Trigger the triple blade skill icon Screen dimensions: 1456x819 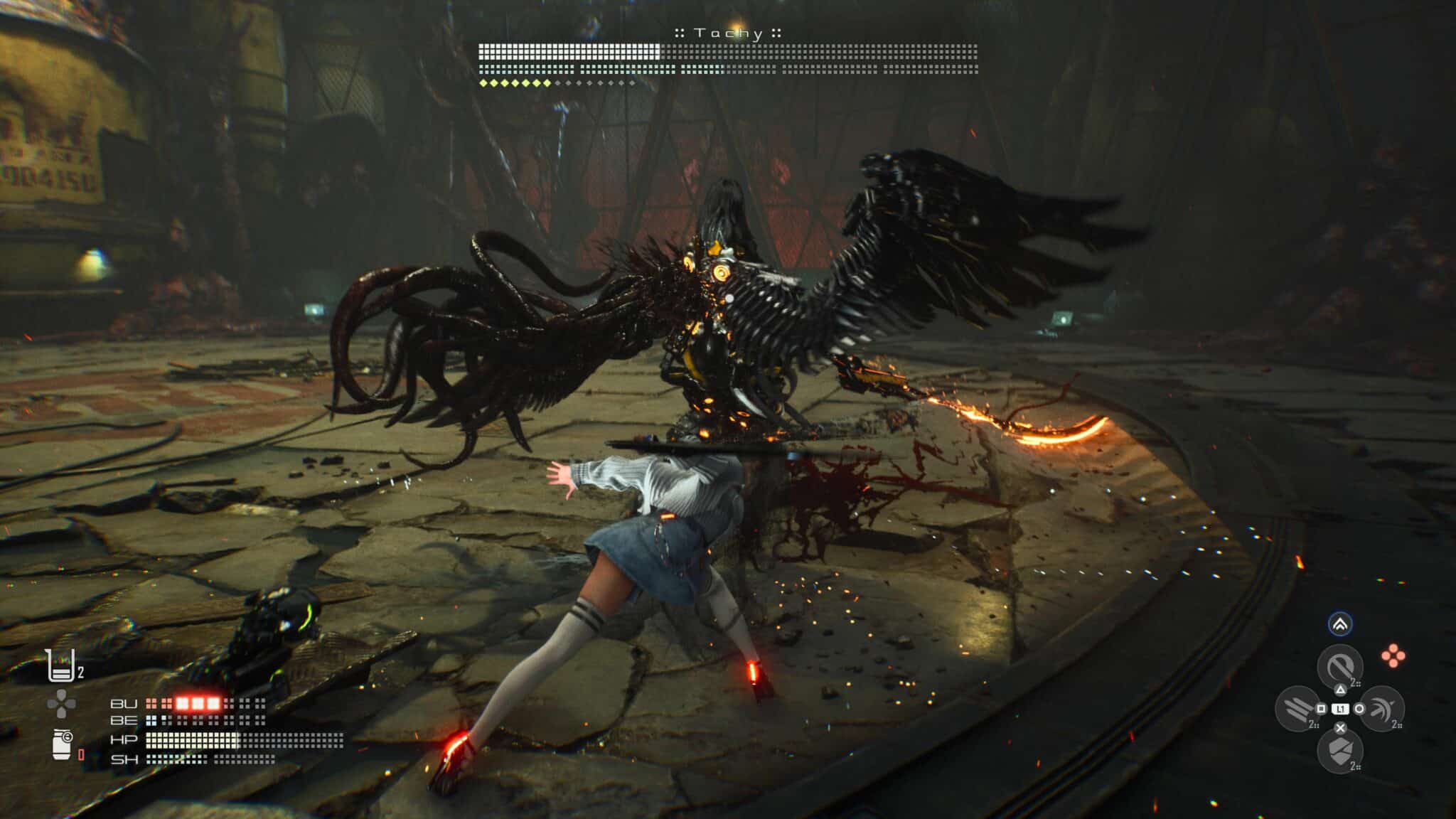click(x=1298, y=708)
